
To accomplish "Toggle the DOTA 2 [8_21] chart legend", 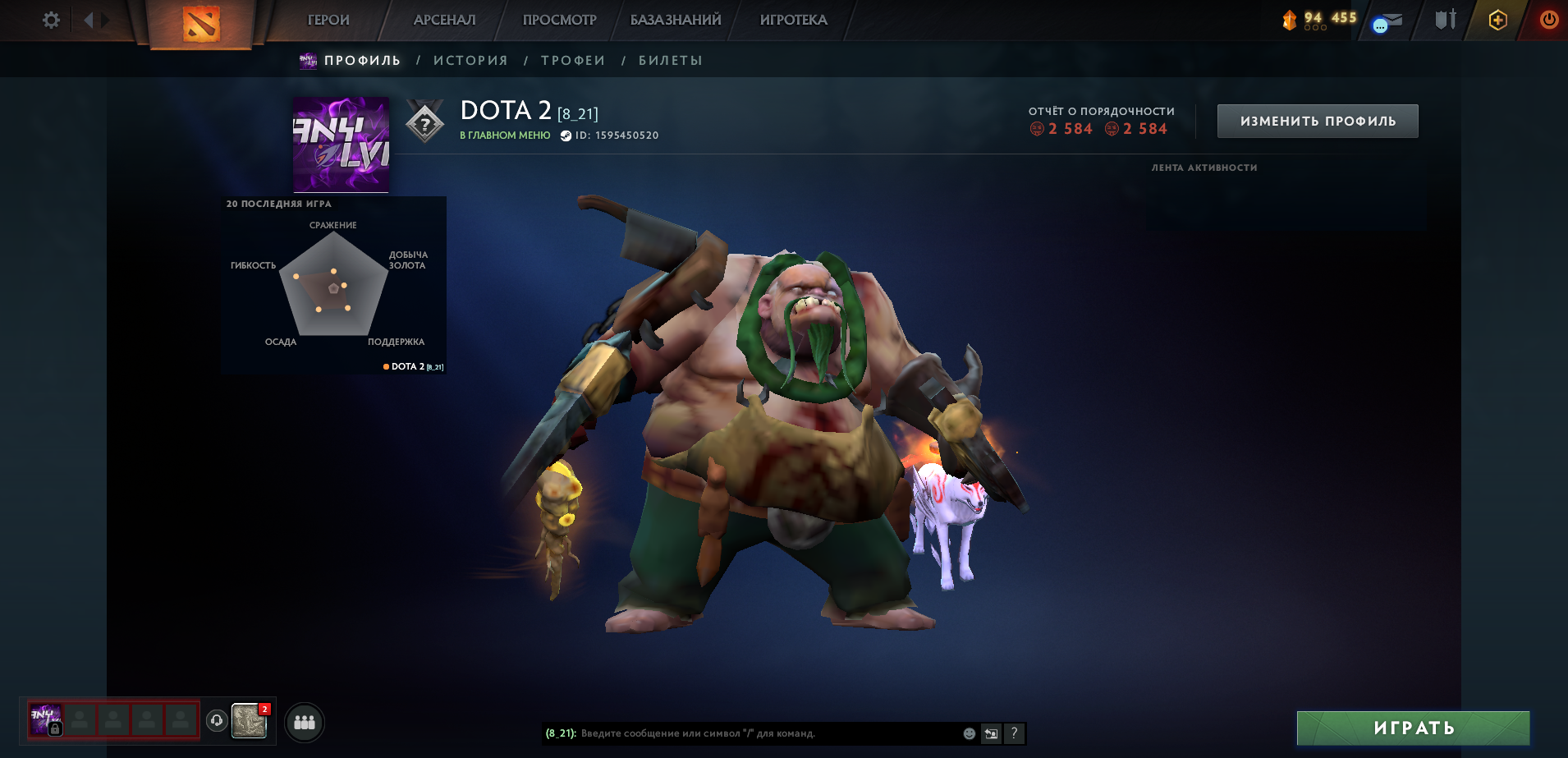I will point(412,365).
